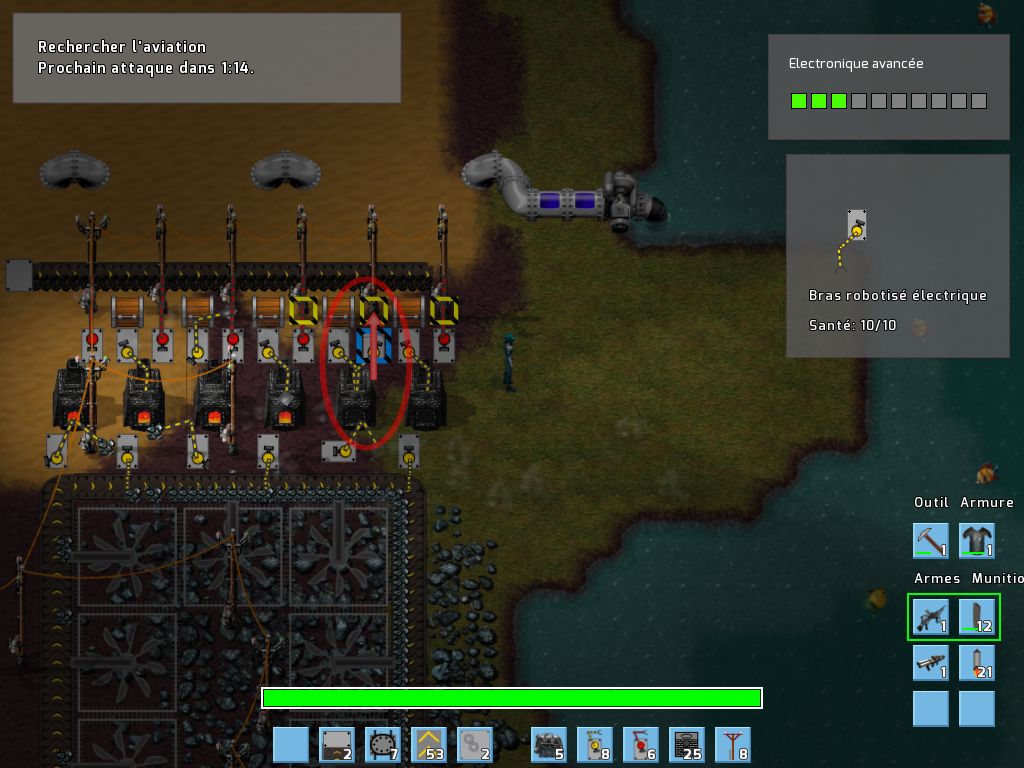Select the gear wheels hotbar slot
Image resolution: width=1024 pixels, height=768 pixels.
(475, 745)
